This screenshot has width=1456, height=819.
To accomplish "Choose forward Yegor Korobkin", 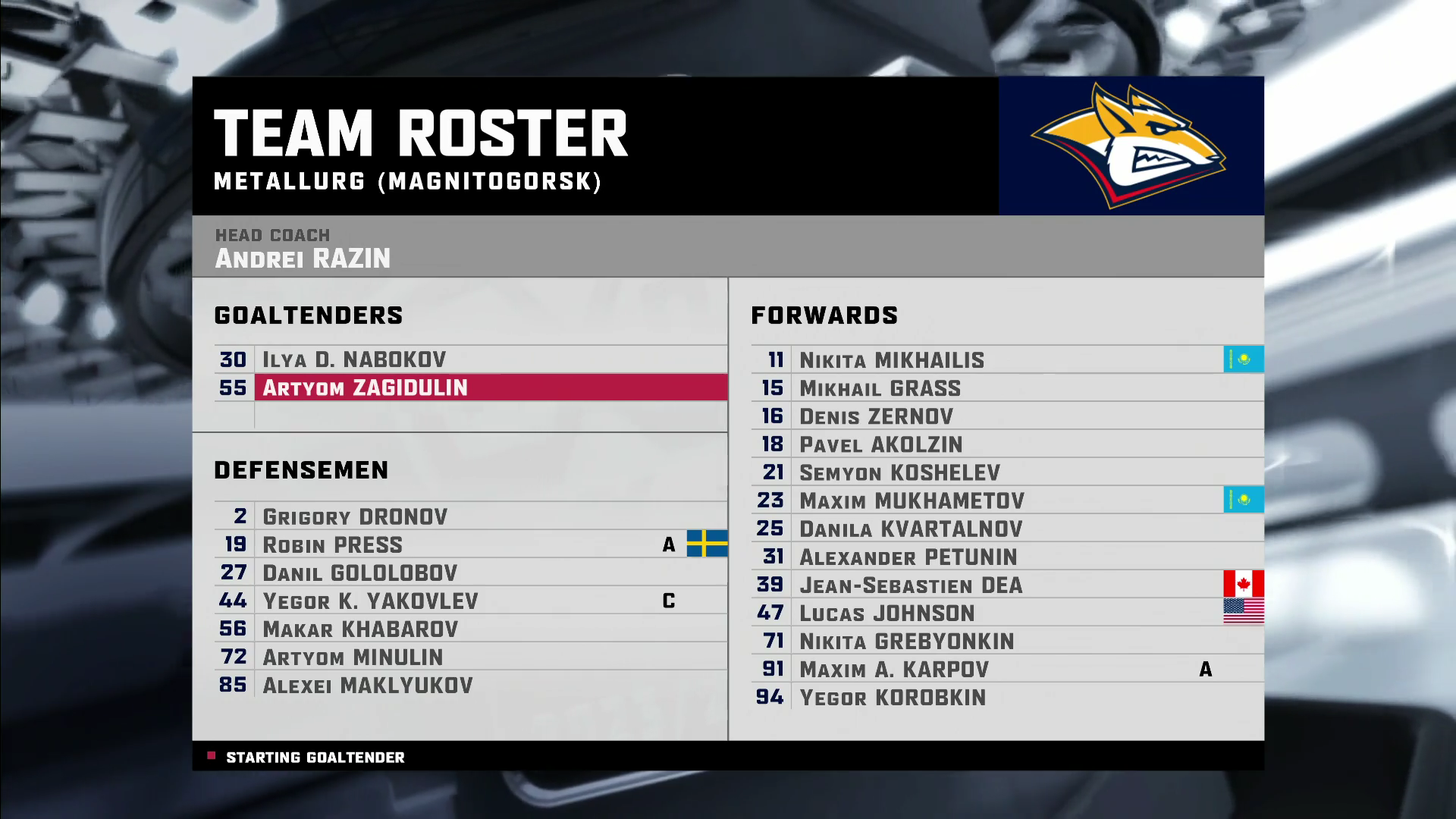I will 893,697.
